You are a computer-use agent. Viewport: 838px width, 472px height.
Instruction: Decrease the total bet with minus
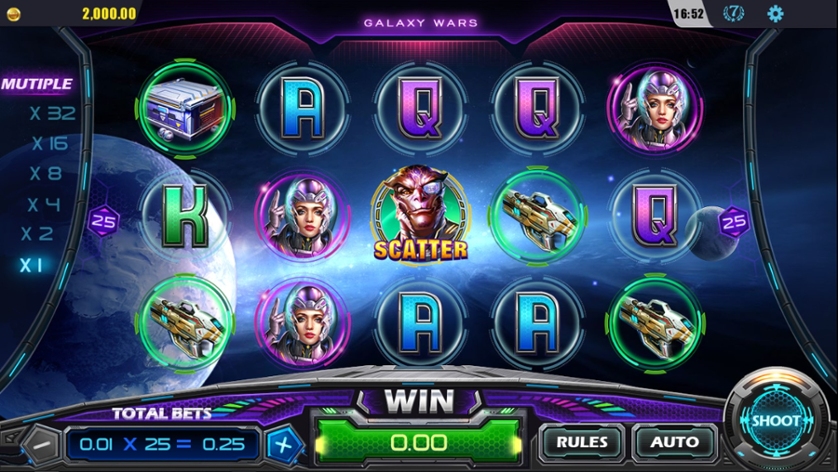click(x=41, y=442)
